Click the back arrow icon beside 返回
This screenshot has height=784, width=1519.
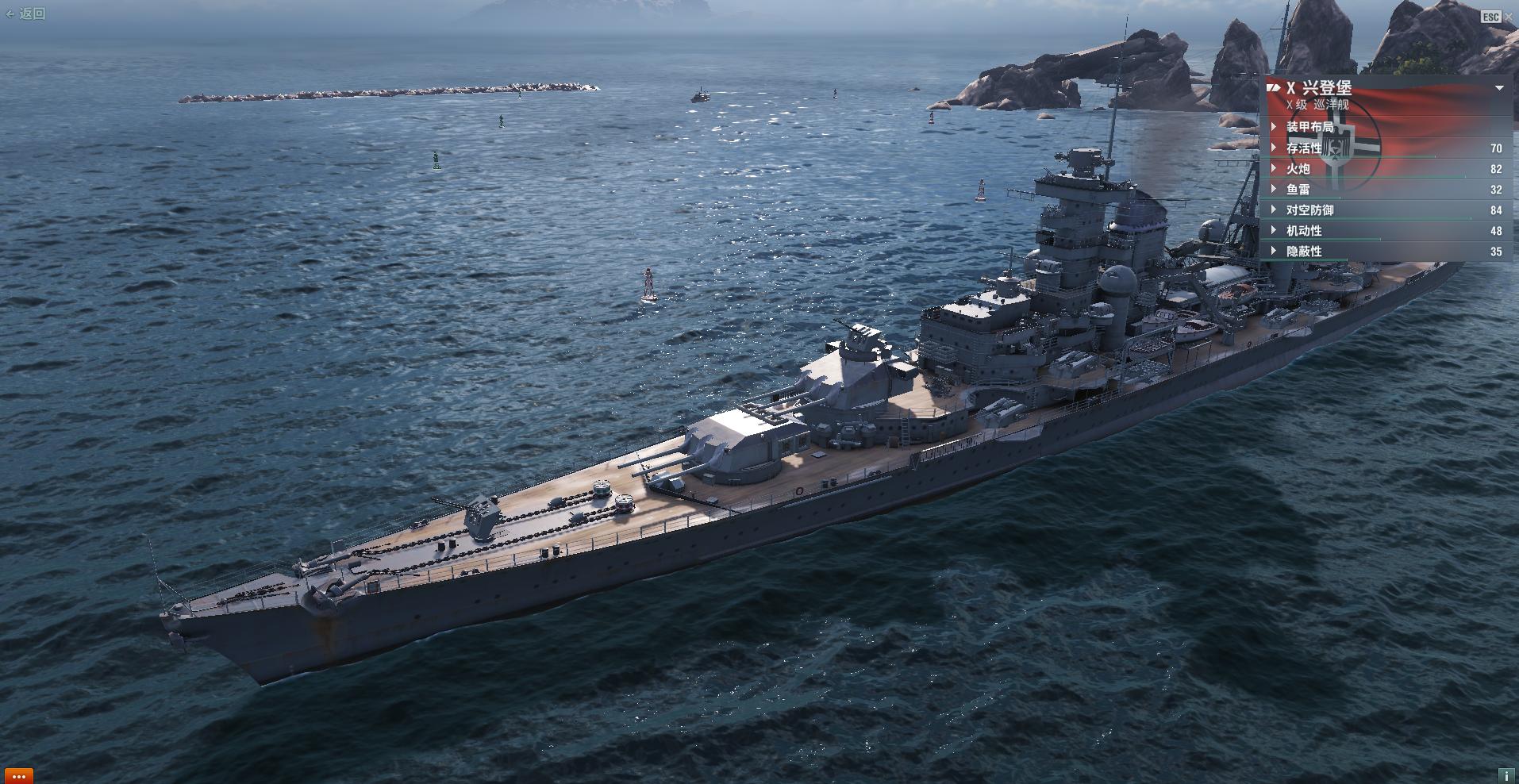click(10, 13)
